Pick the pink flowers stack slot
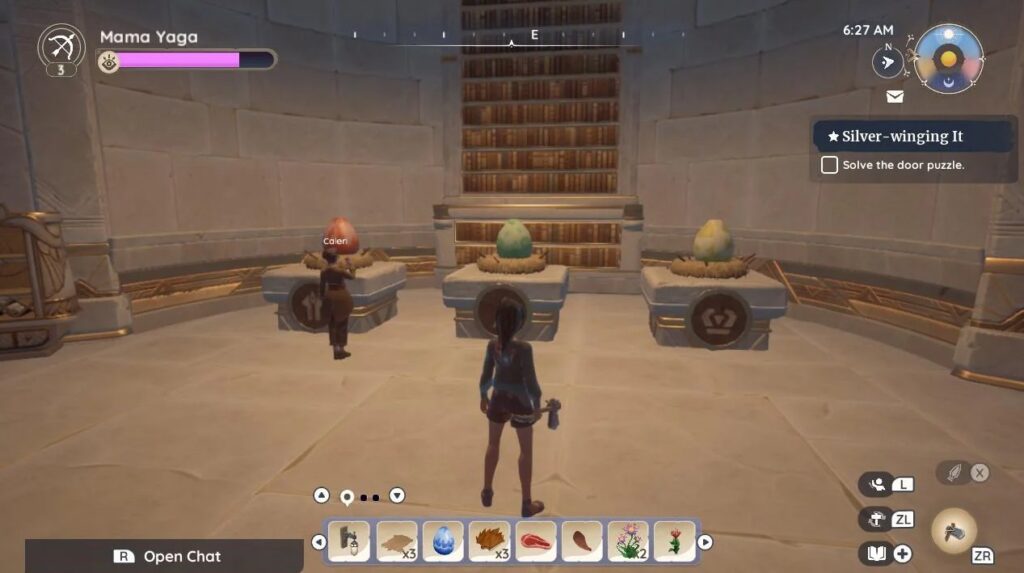 628,541
